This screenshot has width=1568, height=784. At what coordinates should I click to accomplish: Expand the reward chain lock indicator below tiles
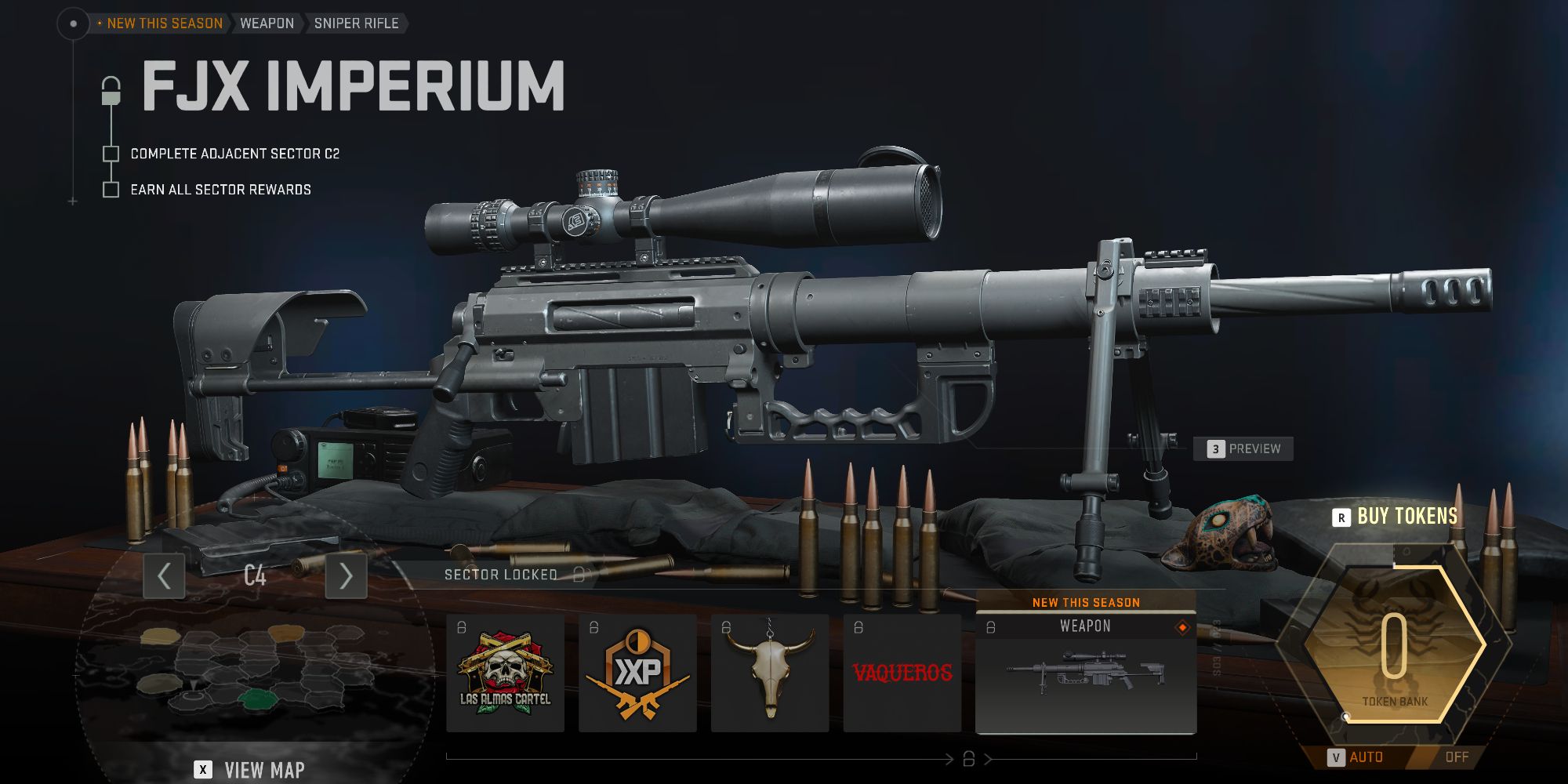(970, 758)
